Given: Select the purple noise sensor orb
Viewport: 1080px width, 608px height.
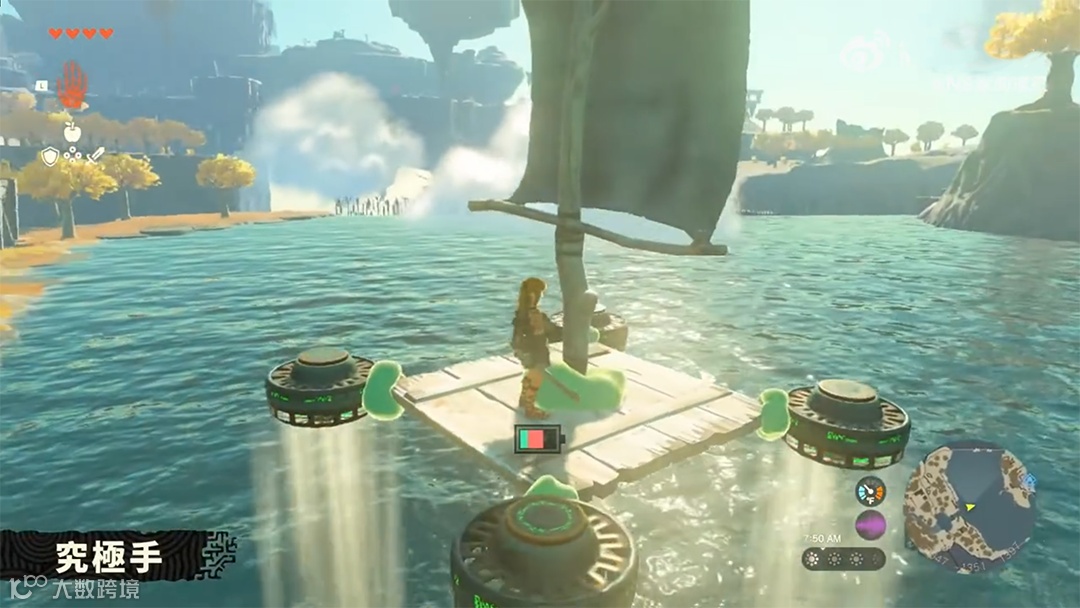Looking at the screenshot, I should (870, 525).
